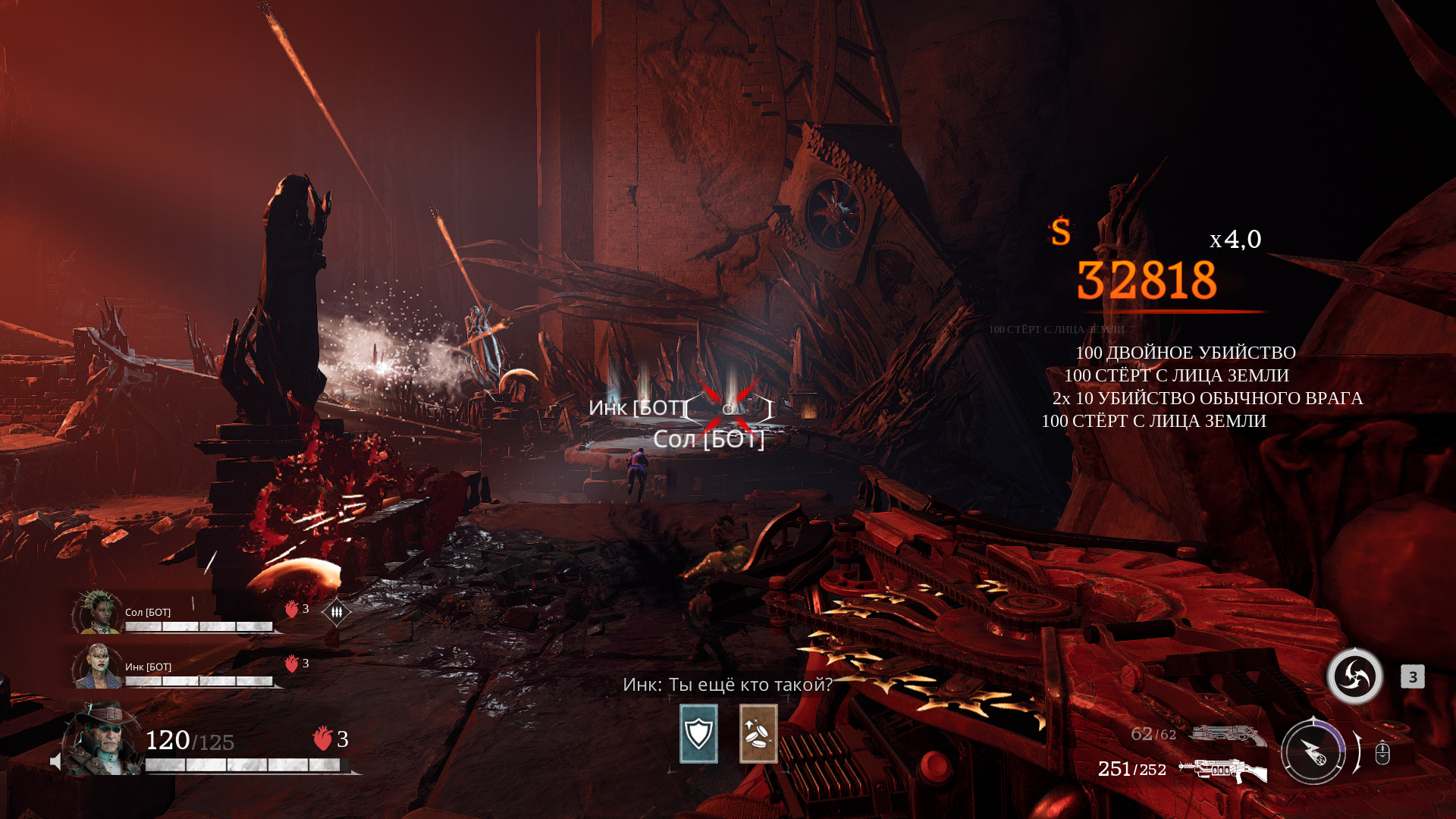
Task: Choose the coins tarot card
Action: point(758,733)
